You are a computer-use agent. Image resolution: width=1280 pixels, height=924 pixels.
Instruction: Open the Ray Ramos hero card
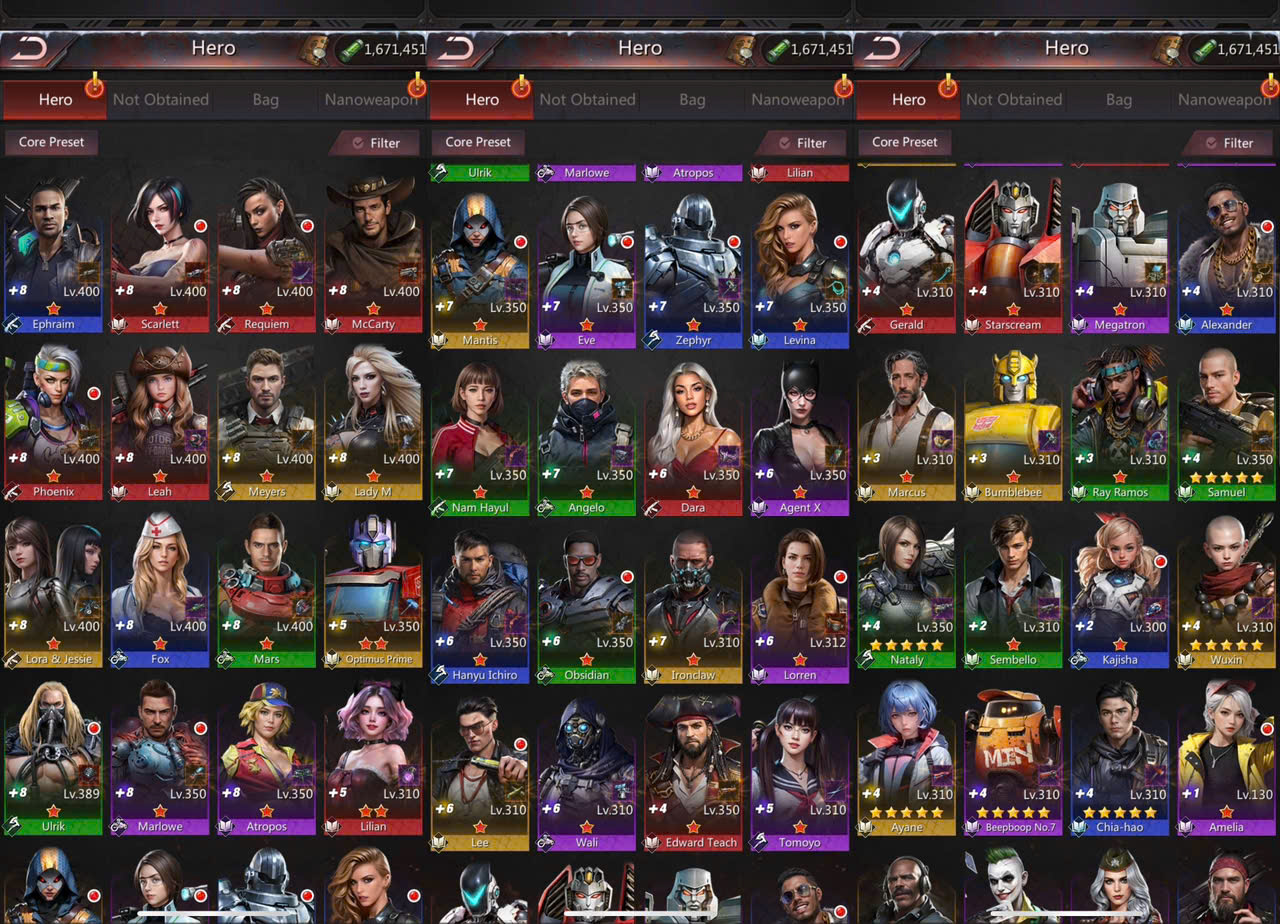[1120, 423]
